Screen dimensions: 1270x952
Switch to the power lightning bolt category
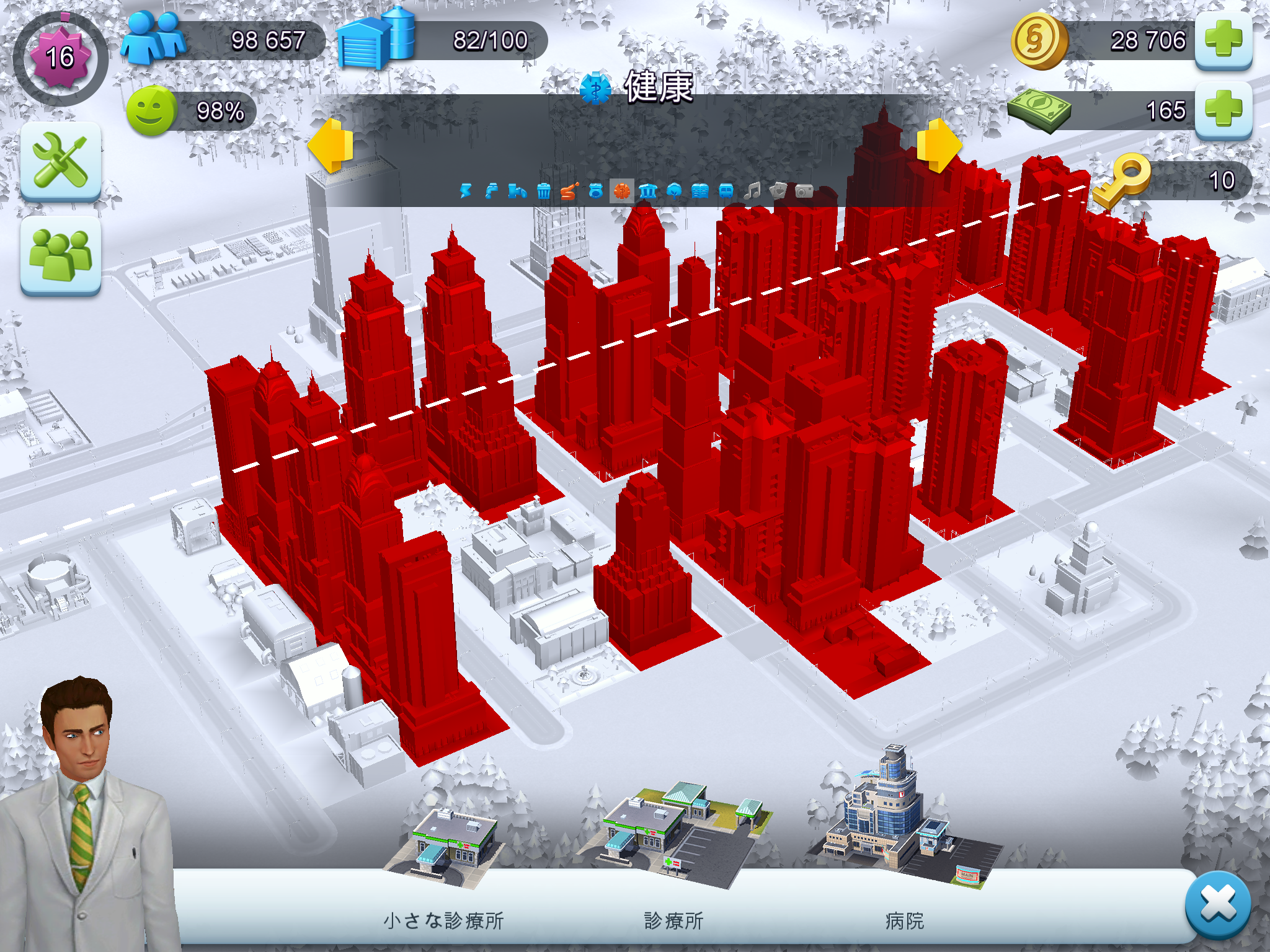coord(466,191)
